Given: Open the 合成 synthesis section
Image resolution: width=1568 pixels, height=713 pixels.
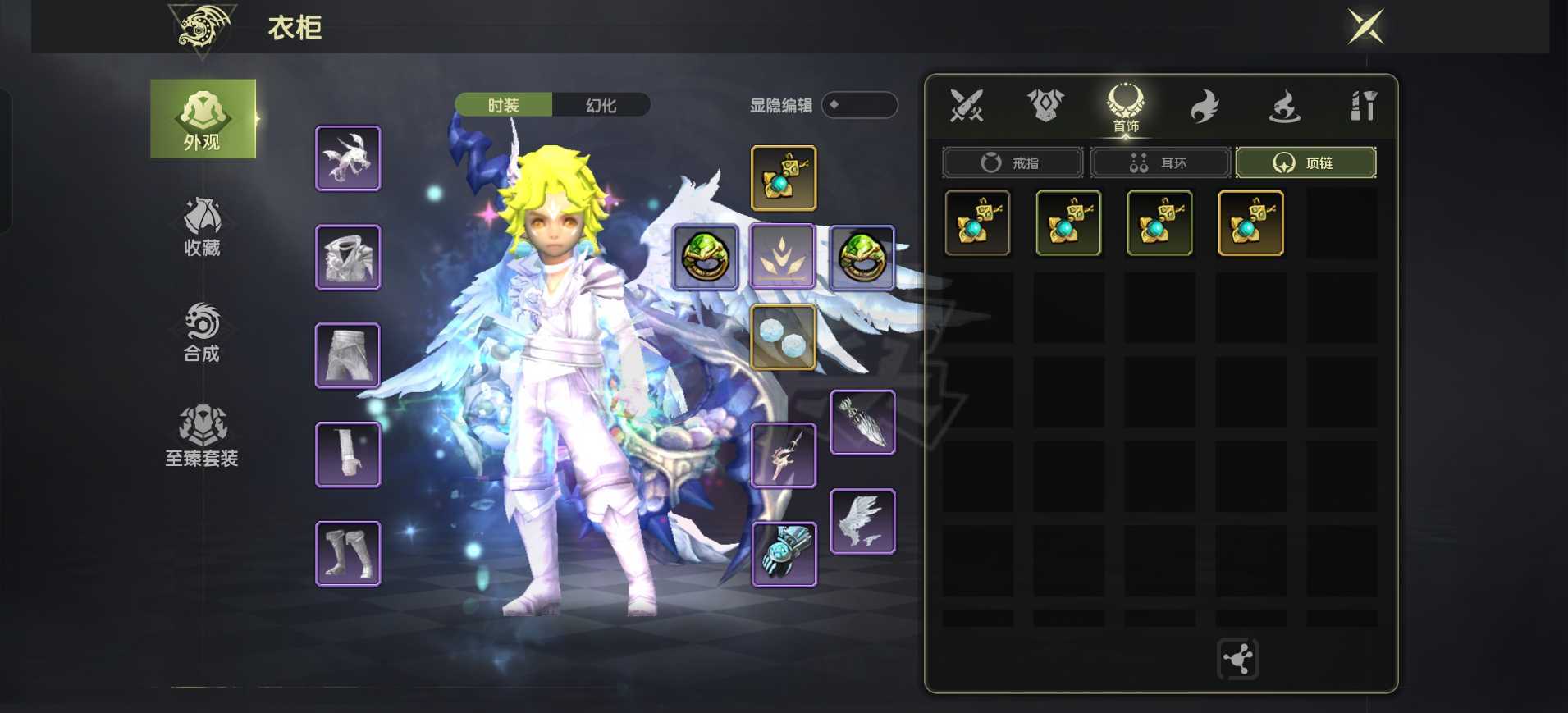Looking at the screenshot, I should coord(202,332).
